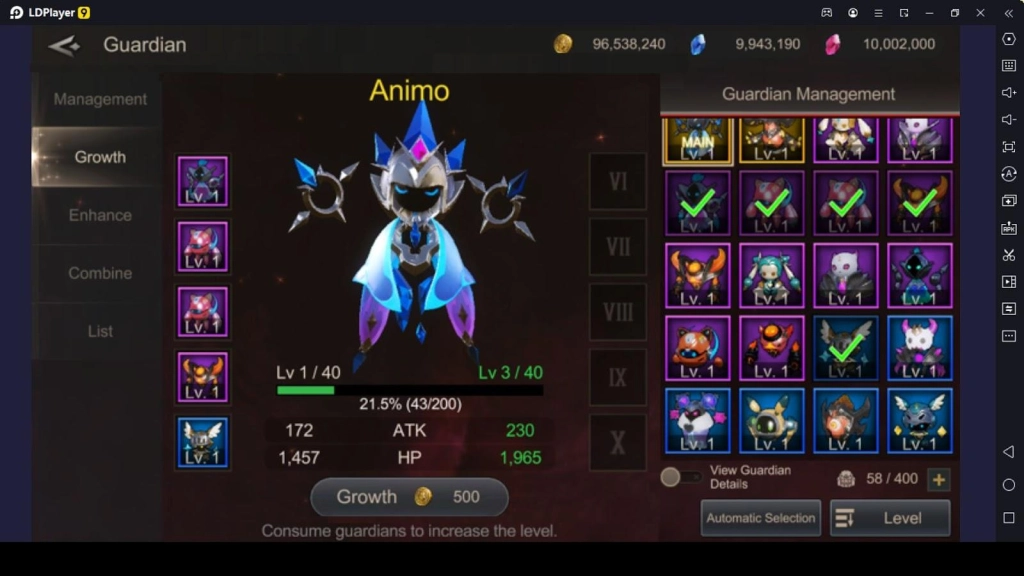Minimize the LDPlayer window
The image size is (1024, 576).
[x=929, y=13]
